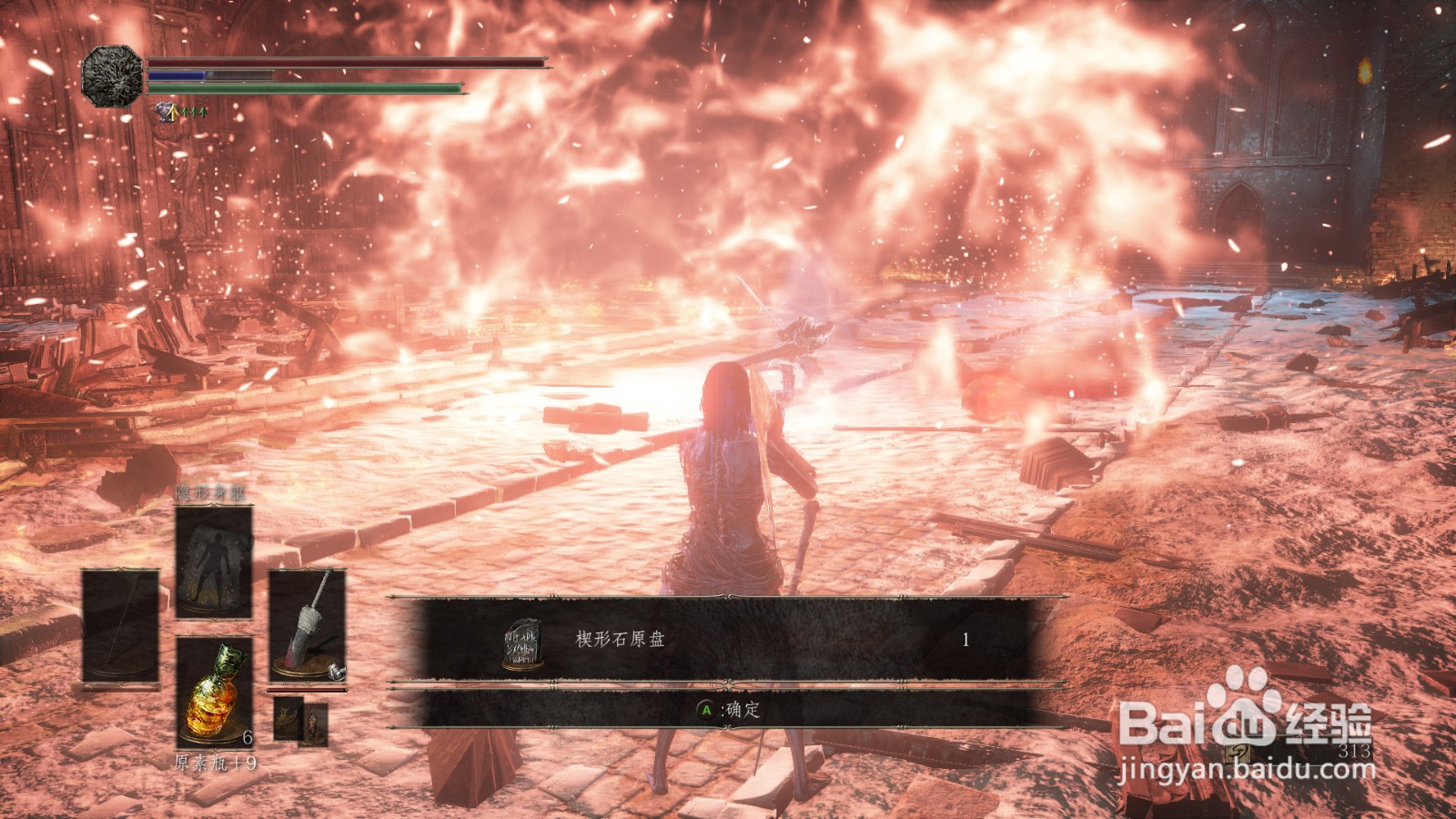This screenshot has width=1456, height=819.
Task: Select the 原素瓶+9 Estus flask slot
Action: pyautogui.click(x=215, y=692)
